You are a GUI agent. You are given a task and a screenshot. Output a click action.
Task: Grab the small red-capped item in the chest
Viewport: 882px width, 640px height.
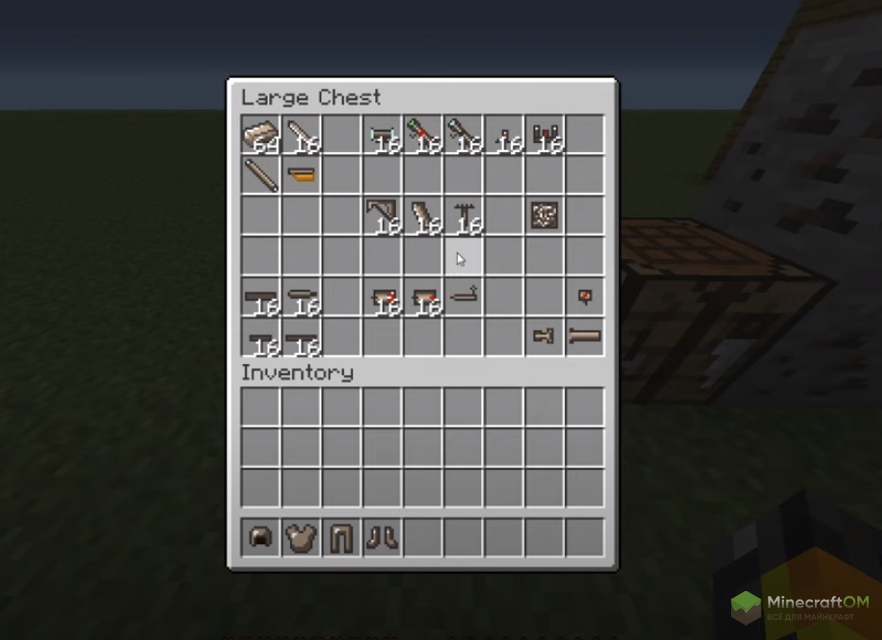tap(585, 297)
